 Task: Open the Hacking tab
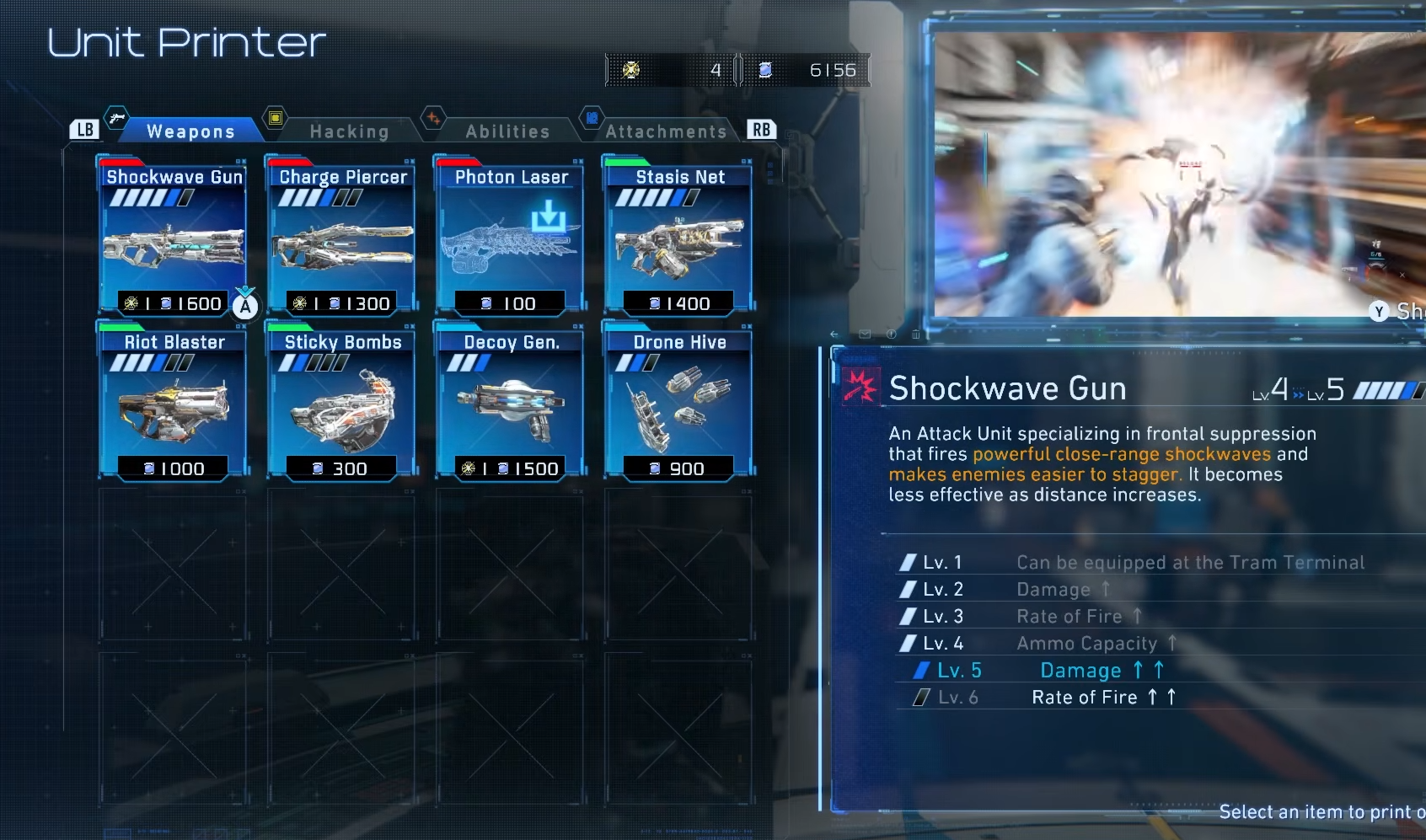[x=349, y=131]
